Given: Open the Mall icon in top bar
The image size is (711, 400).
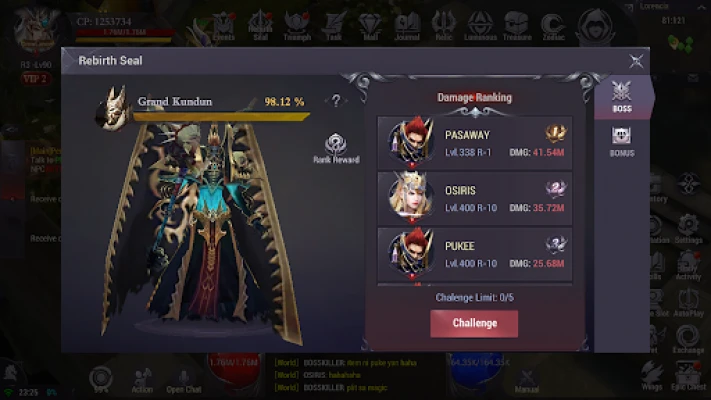Looking at the screenshot, I should (368, 24).
